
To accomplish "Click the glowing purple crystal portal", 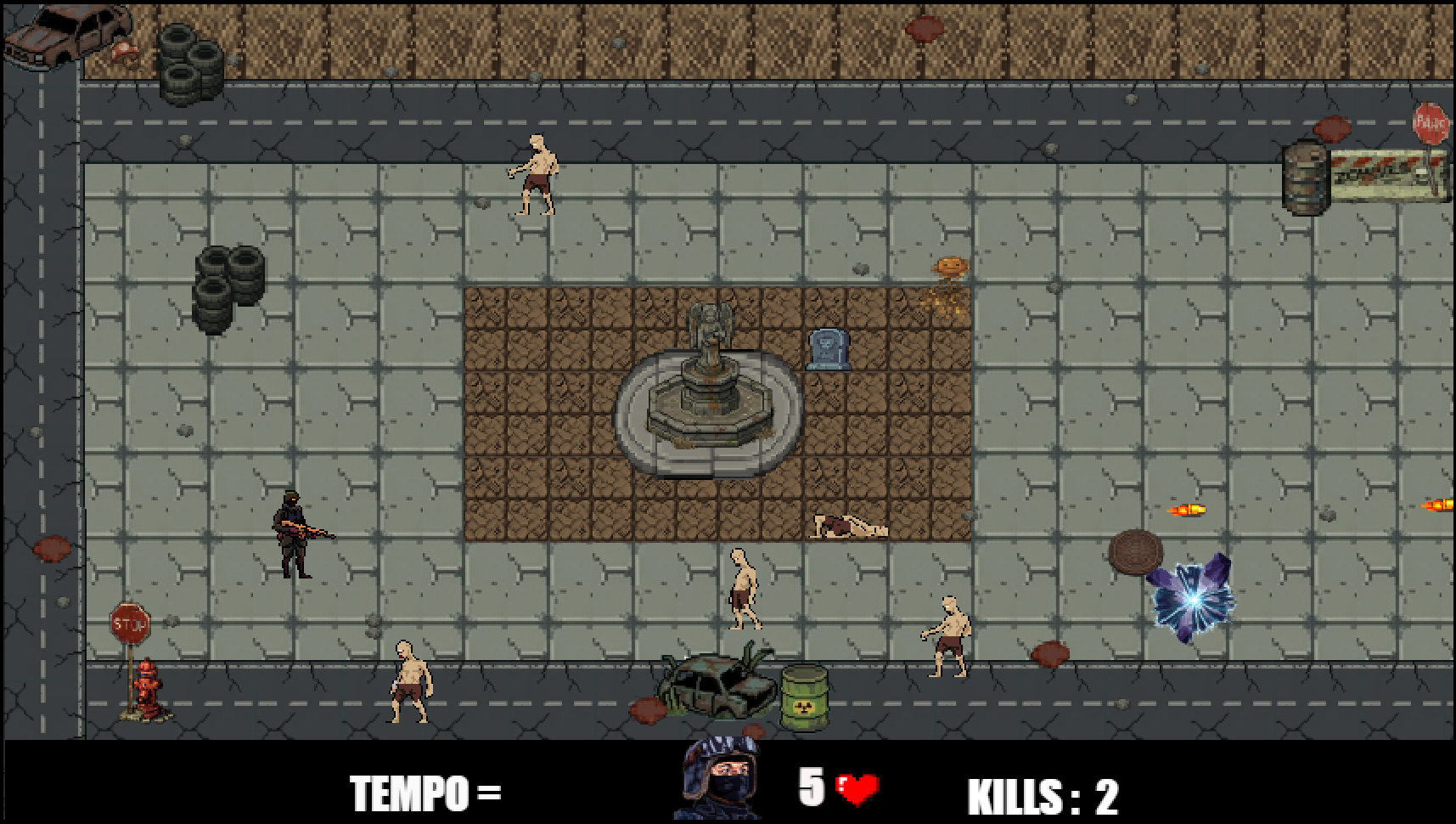I will 1193,599.
